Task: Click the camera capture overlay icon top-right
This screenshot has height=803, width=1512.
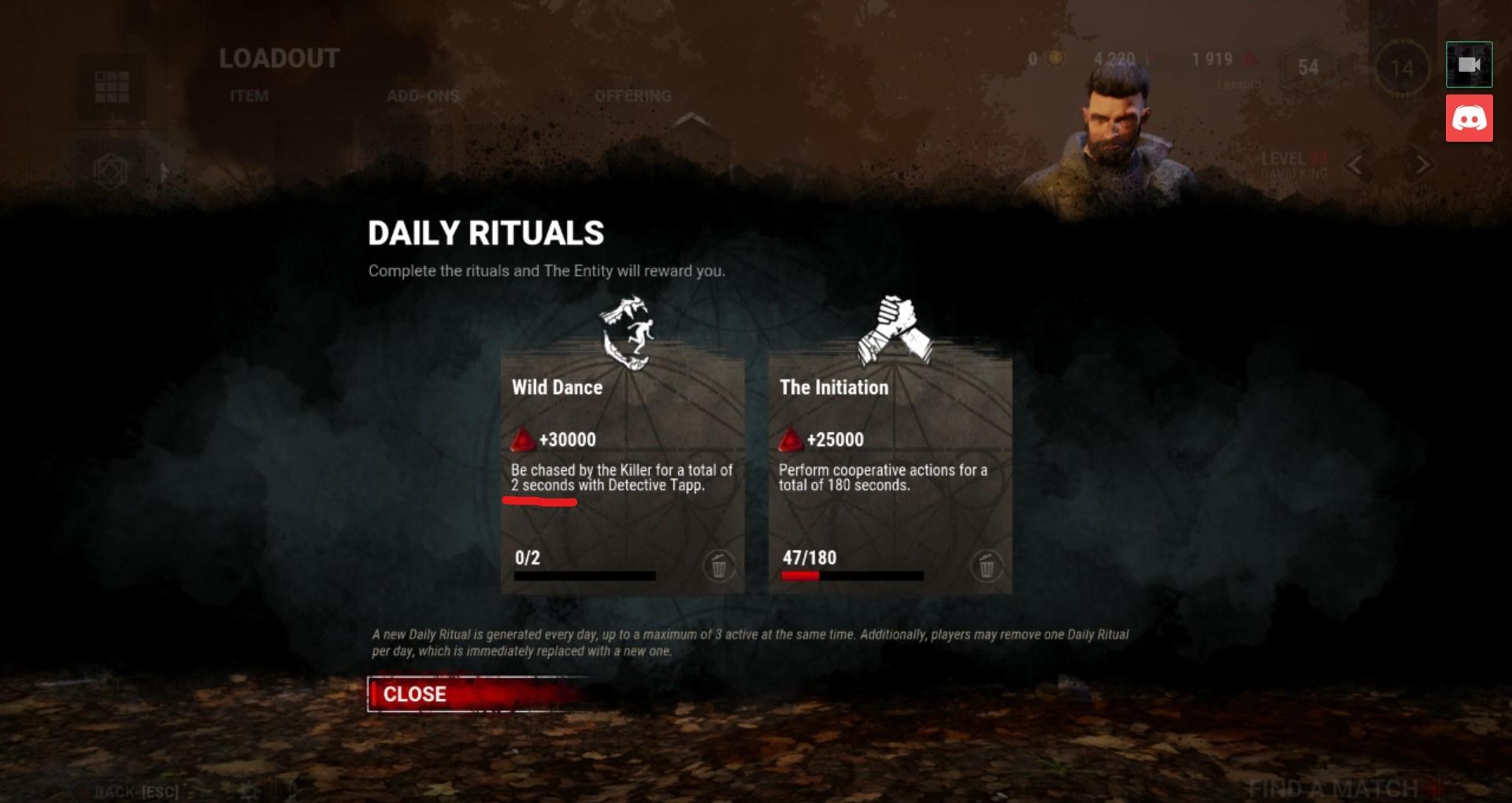Action: (1469, 64)
